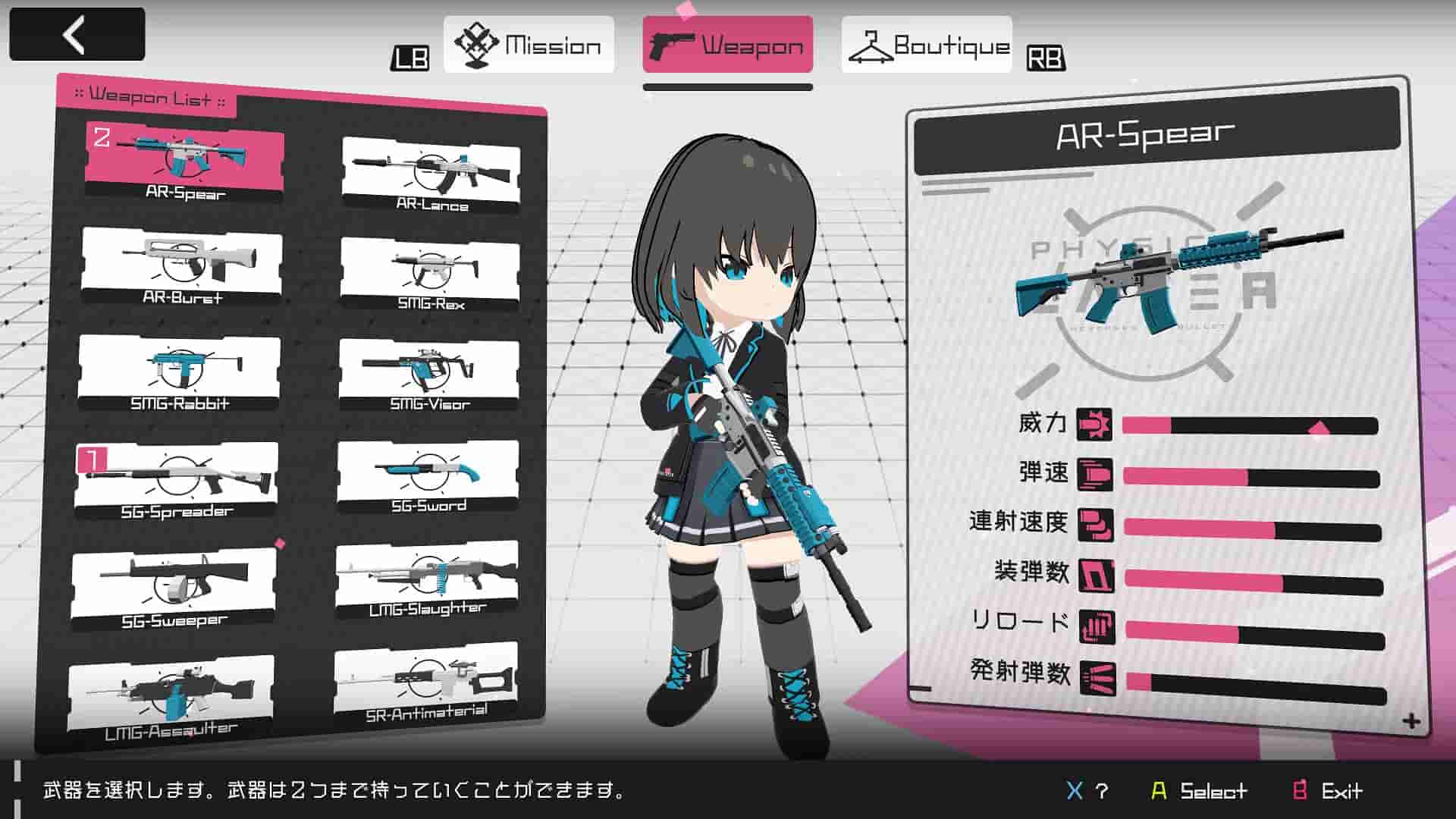This screenshot has height=819, width=1456.
Task: Go back with the arrow button
Action: tap(77, 34)
